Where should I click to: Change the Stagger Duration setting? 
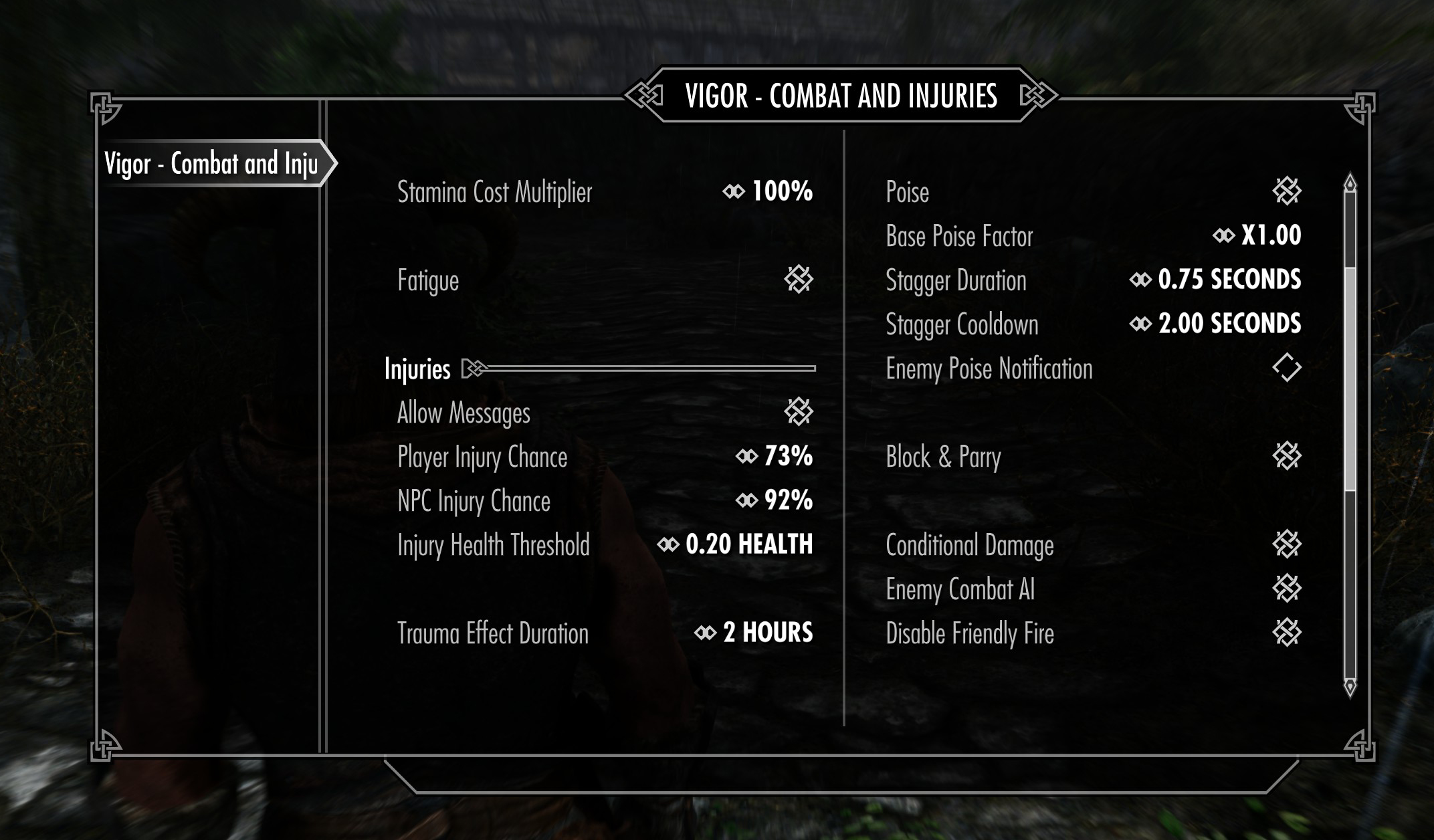tap(1215, 280)
